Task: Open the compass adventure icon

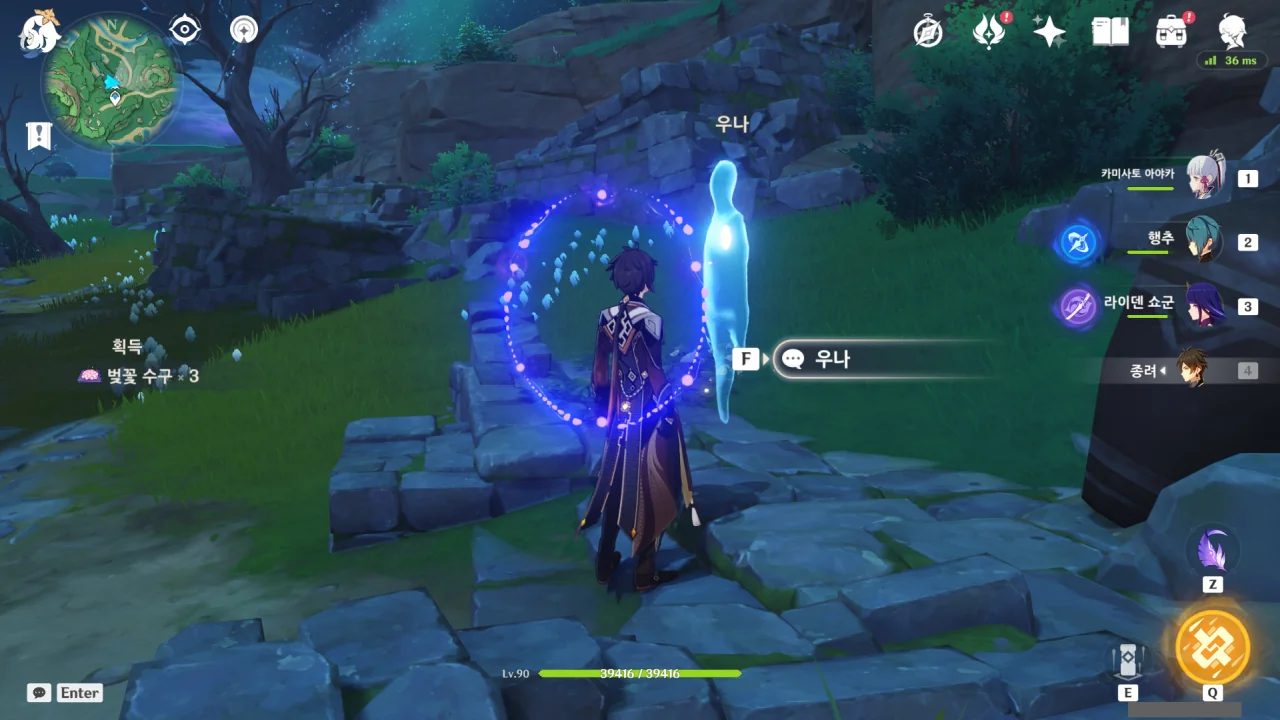Action: pyautogui.click(x=928, y=32)
